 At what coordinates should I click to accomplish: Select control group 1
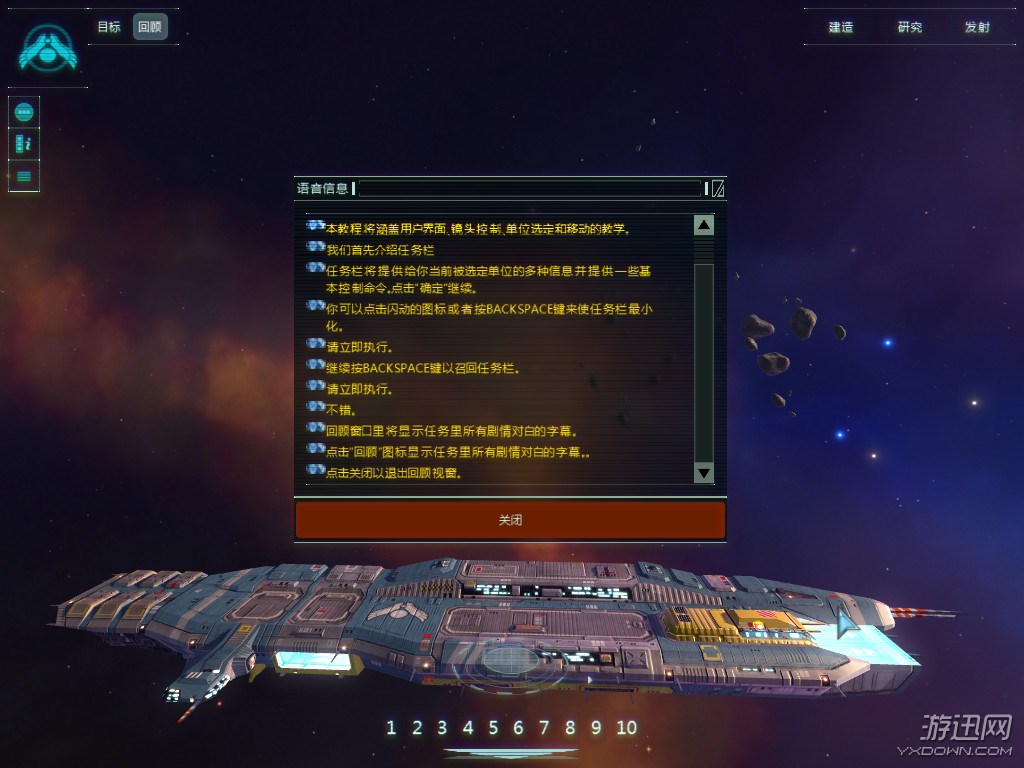391,728
